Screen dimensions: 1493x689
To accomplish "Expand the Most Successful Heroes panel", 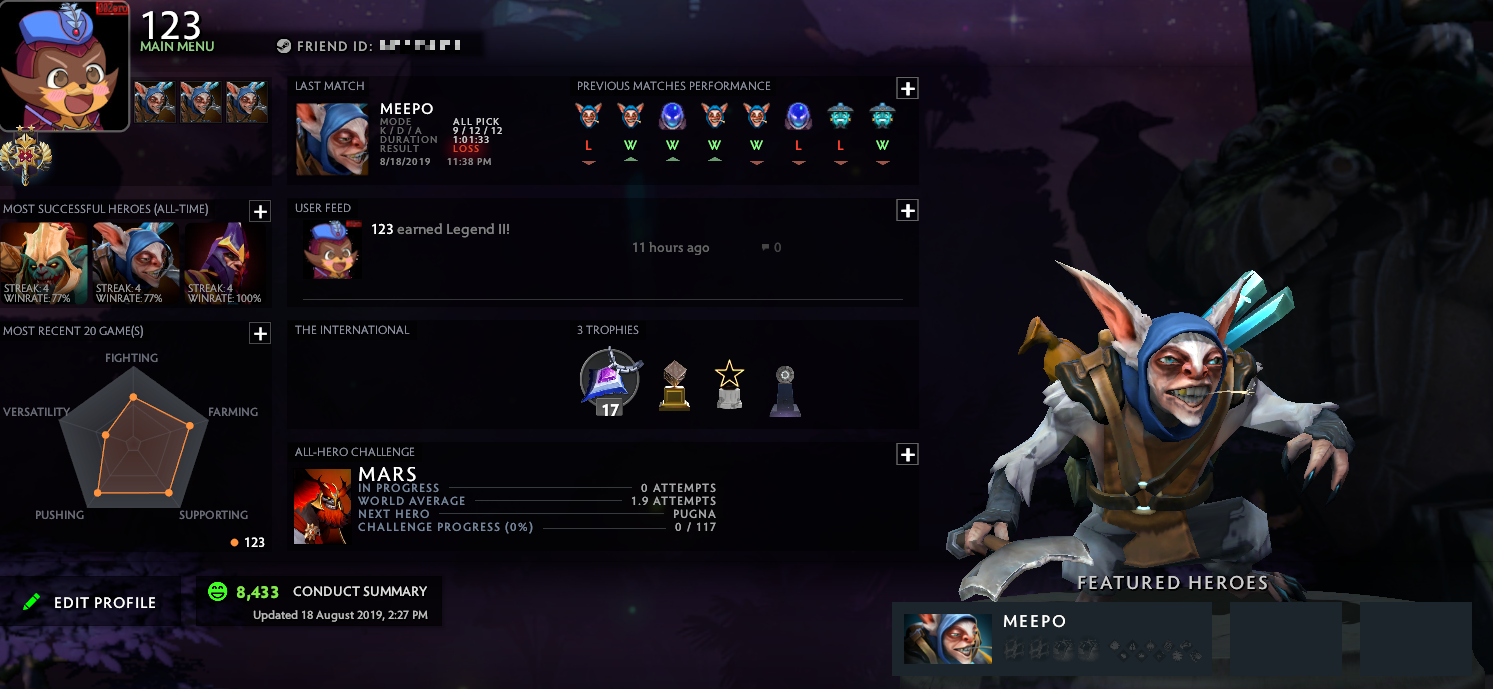I will pyautogui.click(x=259, y=211).
